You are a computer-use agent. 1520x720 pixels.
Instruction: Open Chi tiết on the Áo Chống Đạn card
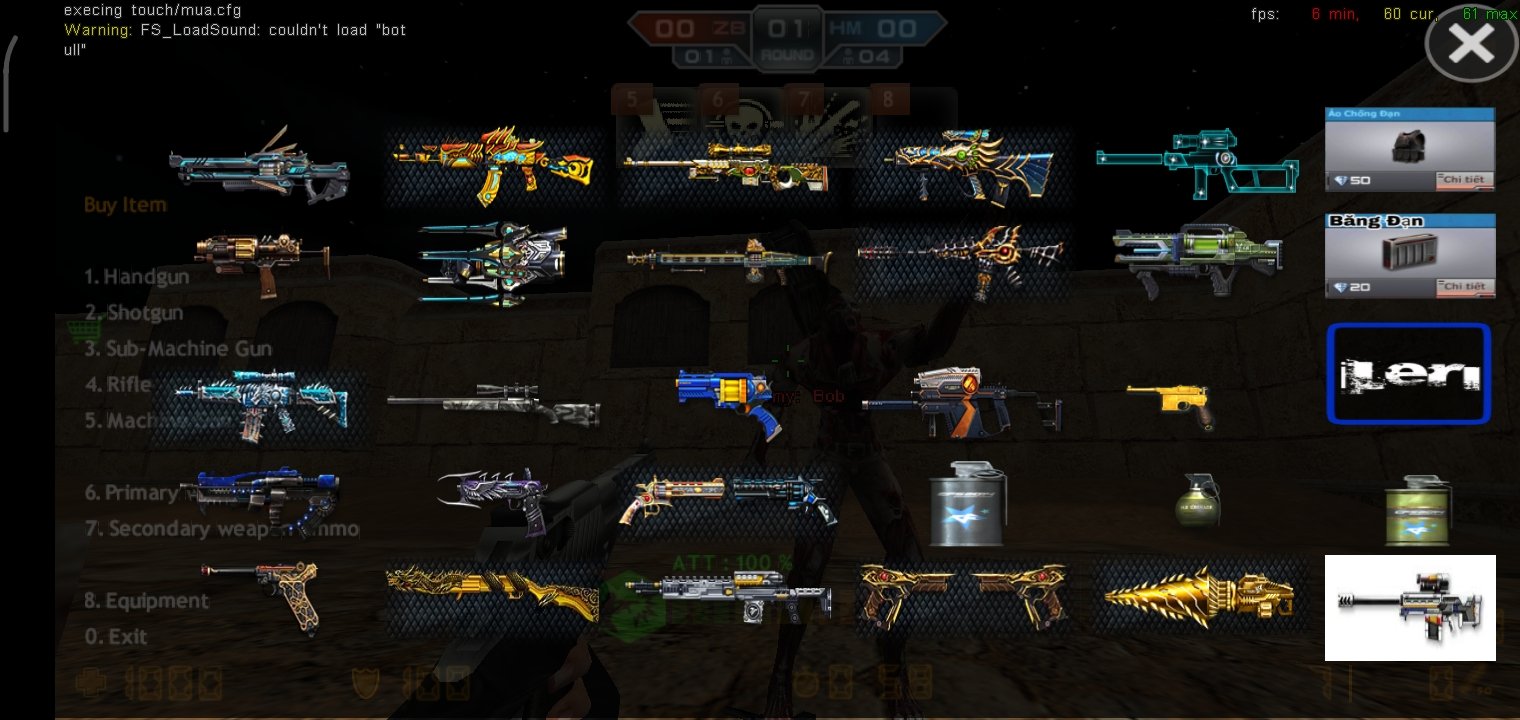tap(1465, 180)
